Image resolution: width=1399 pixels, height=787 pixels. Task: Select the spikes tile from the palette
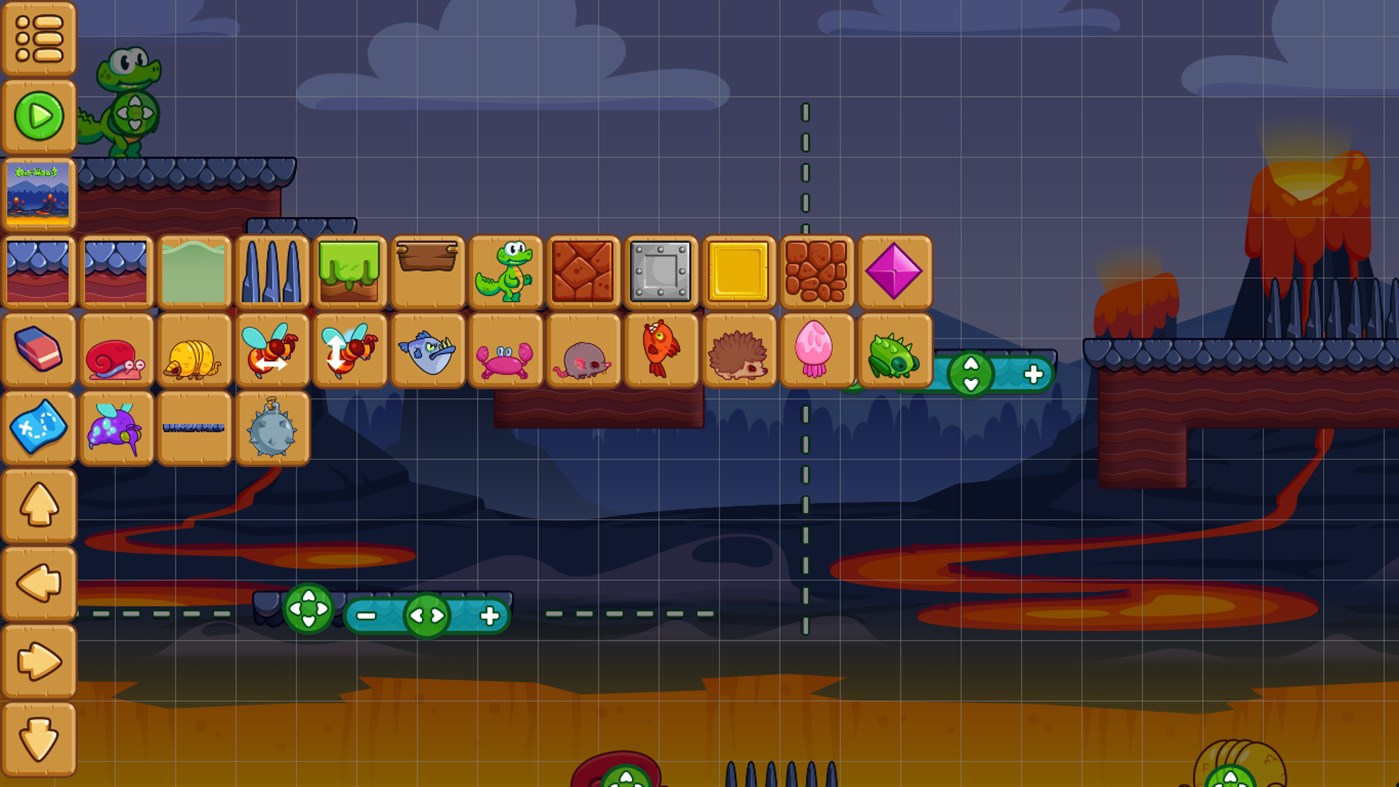coord(272,271)
